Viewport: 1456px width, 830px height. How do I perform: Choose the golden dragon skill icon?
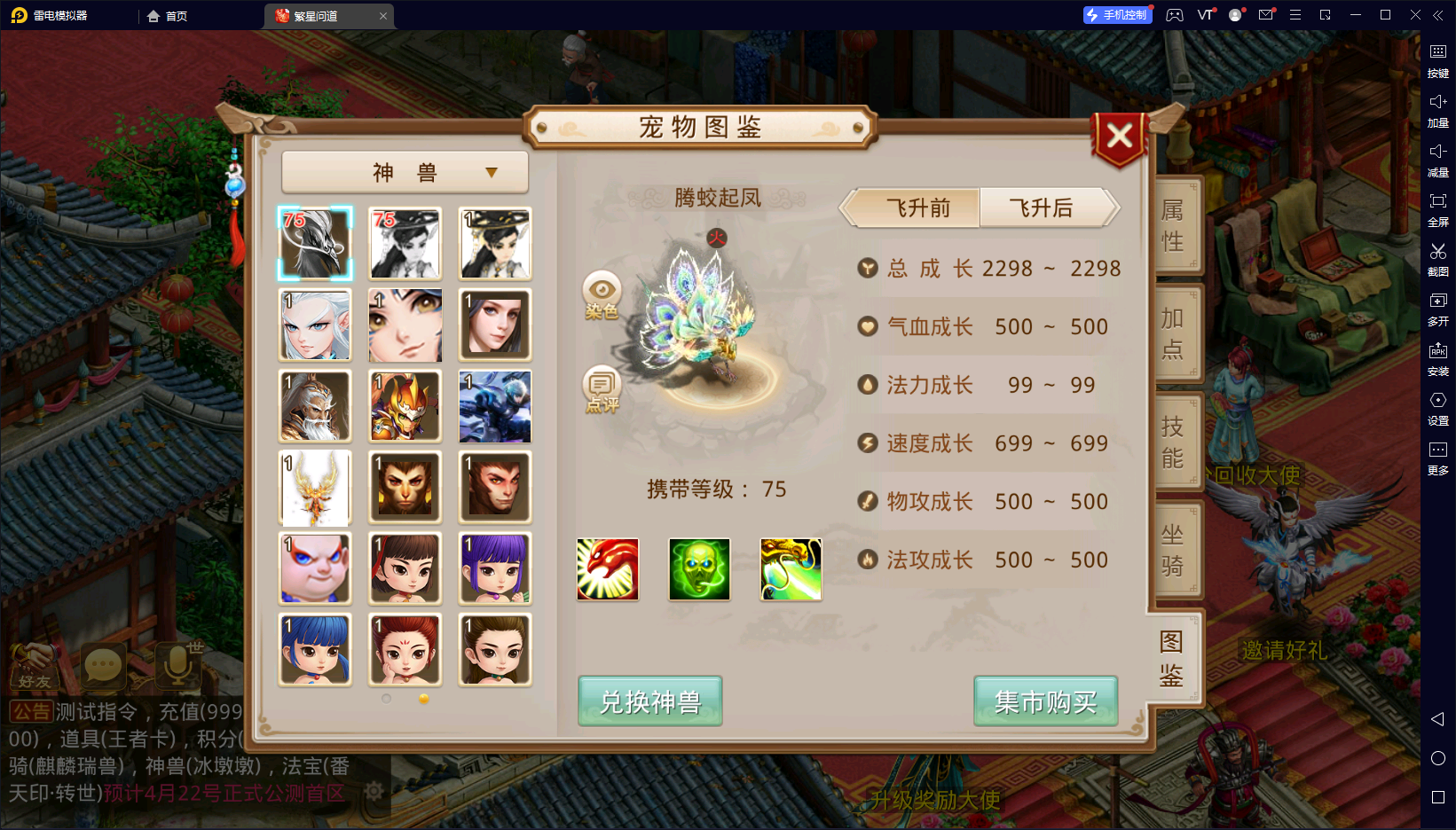(x=791, y=569)
